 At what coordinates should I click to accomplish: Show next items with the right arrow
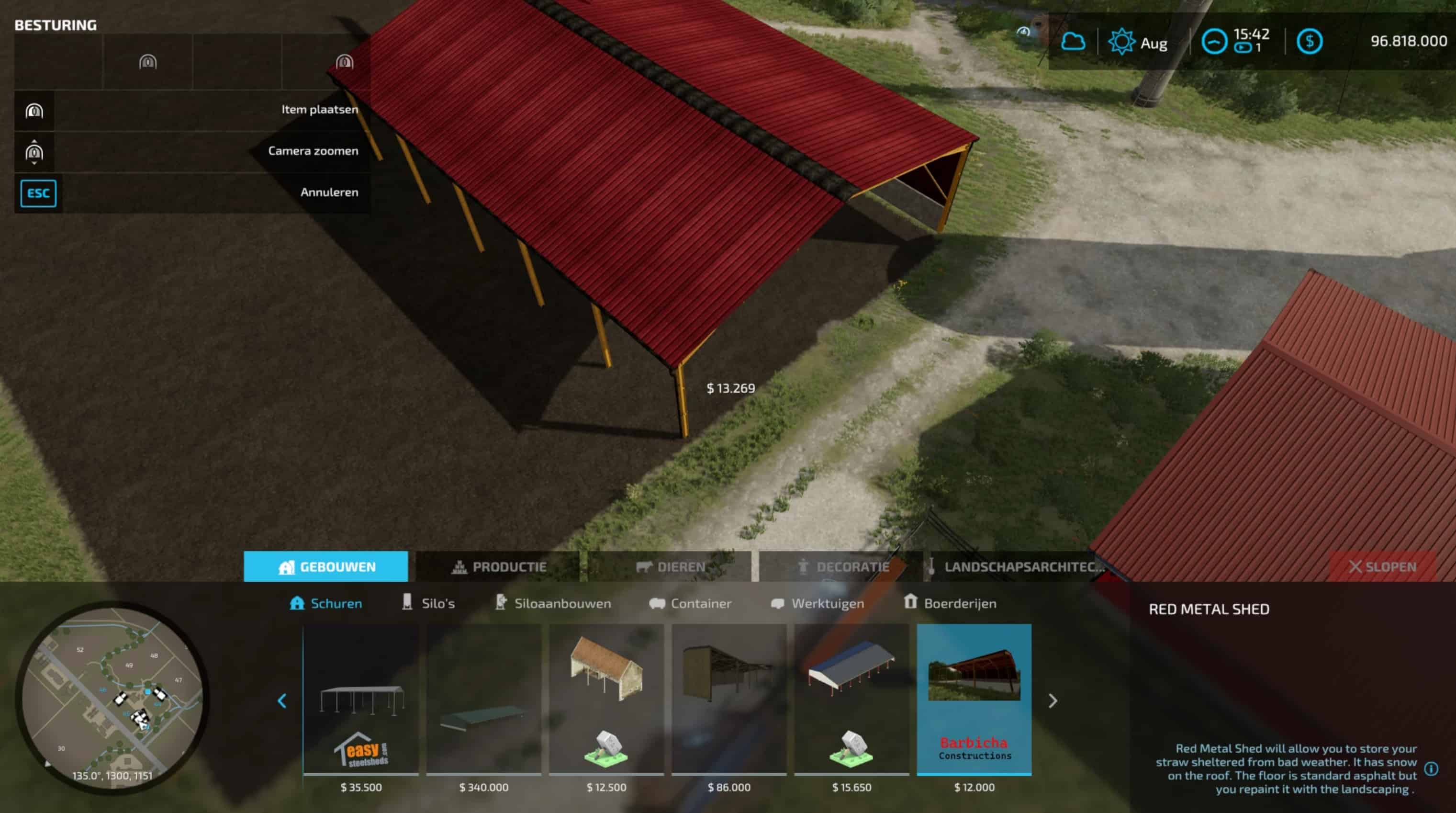(1053, 701)
